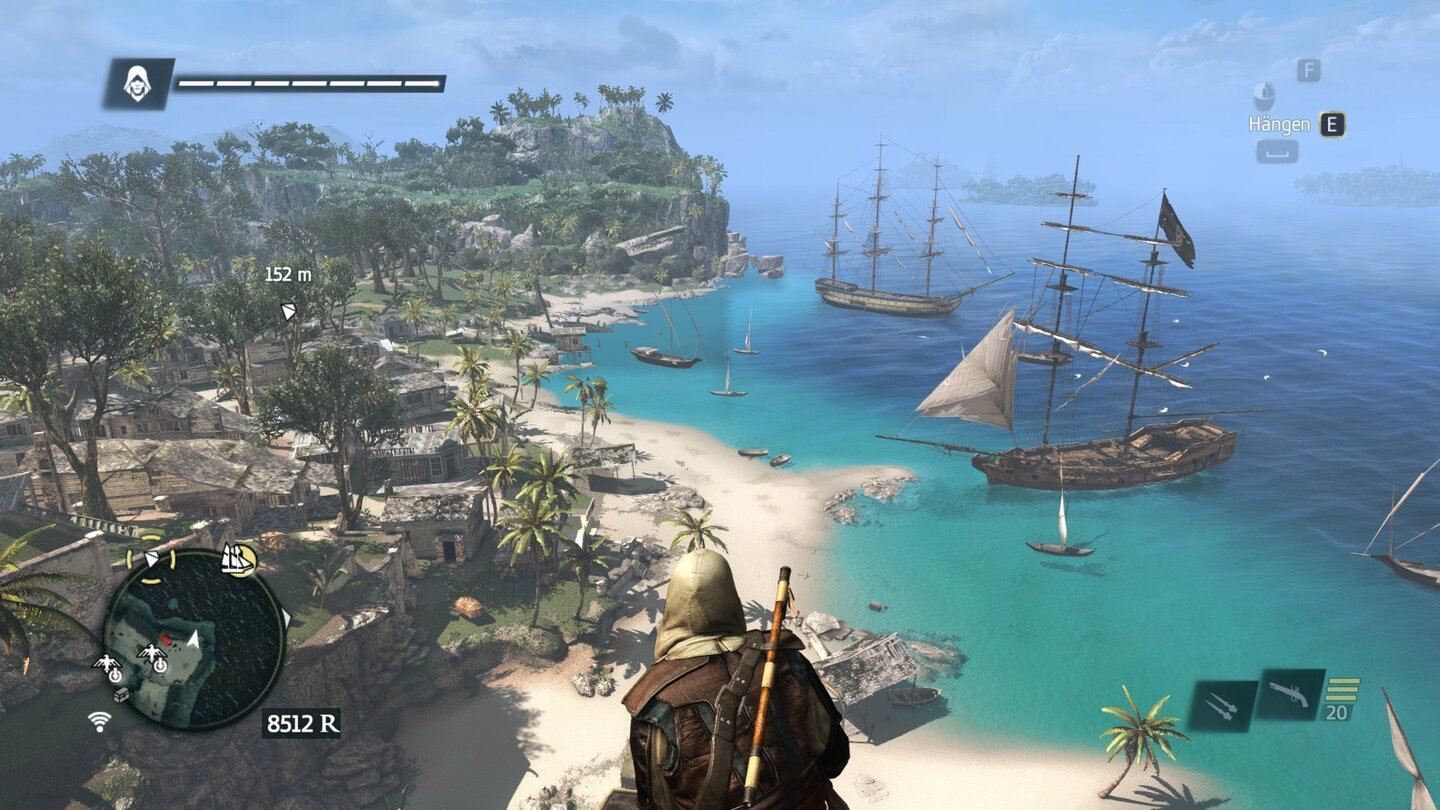Image resolution: width=1440 pixels, height=810 pixels.
Task: Click the sailing ship icon on minimap
Action: 237,559
